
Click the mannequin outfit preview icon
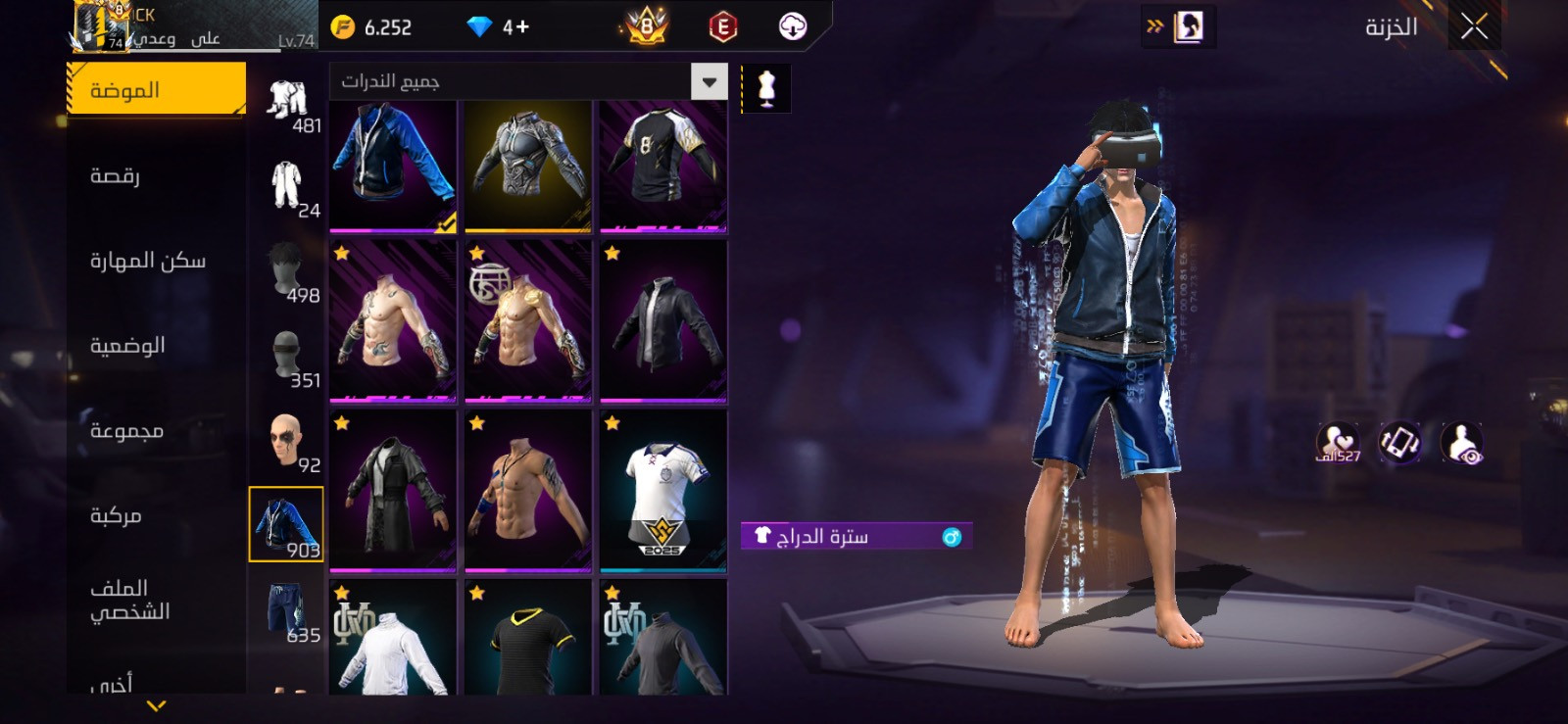coord(766,89)
